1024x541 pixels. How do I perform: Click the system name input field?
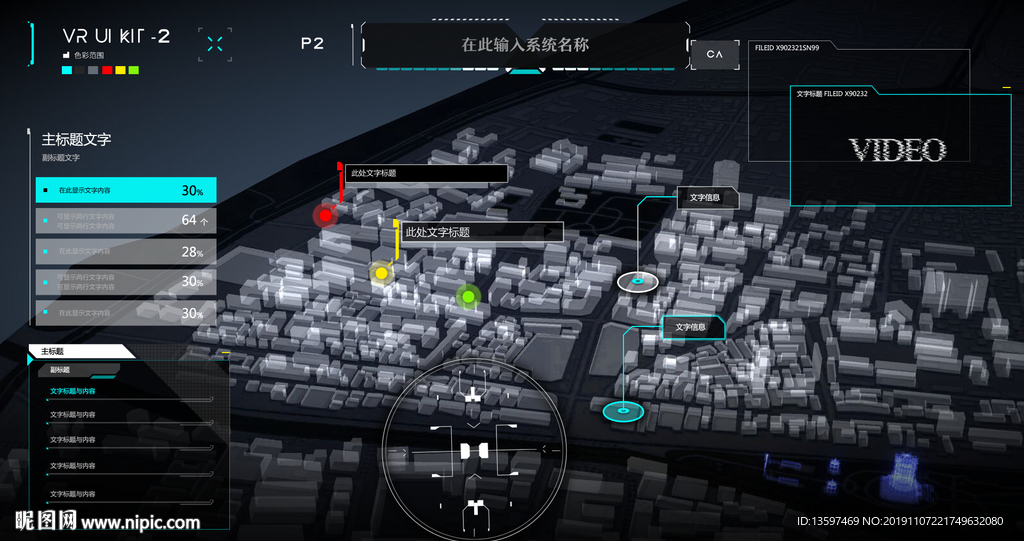tap(525, 45)
